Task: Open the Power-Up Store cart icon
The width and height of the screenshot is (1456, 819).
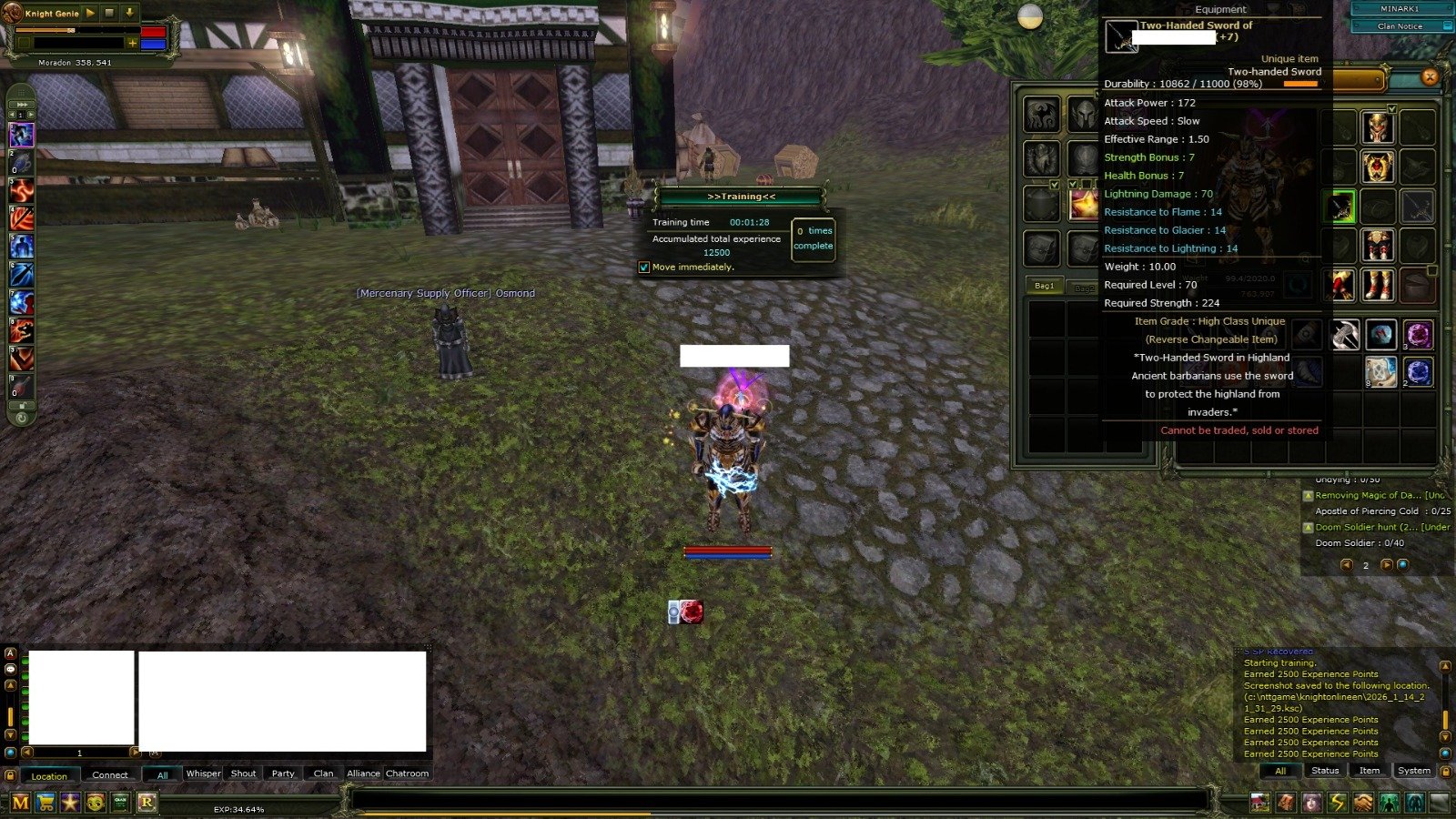Action: (45, 803)
